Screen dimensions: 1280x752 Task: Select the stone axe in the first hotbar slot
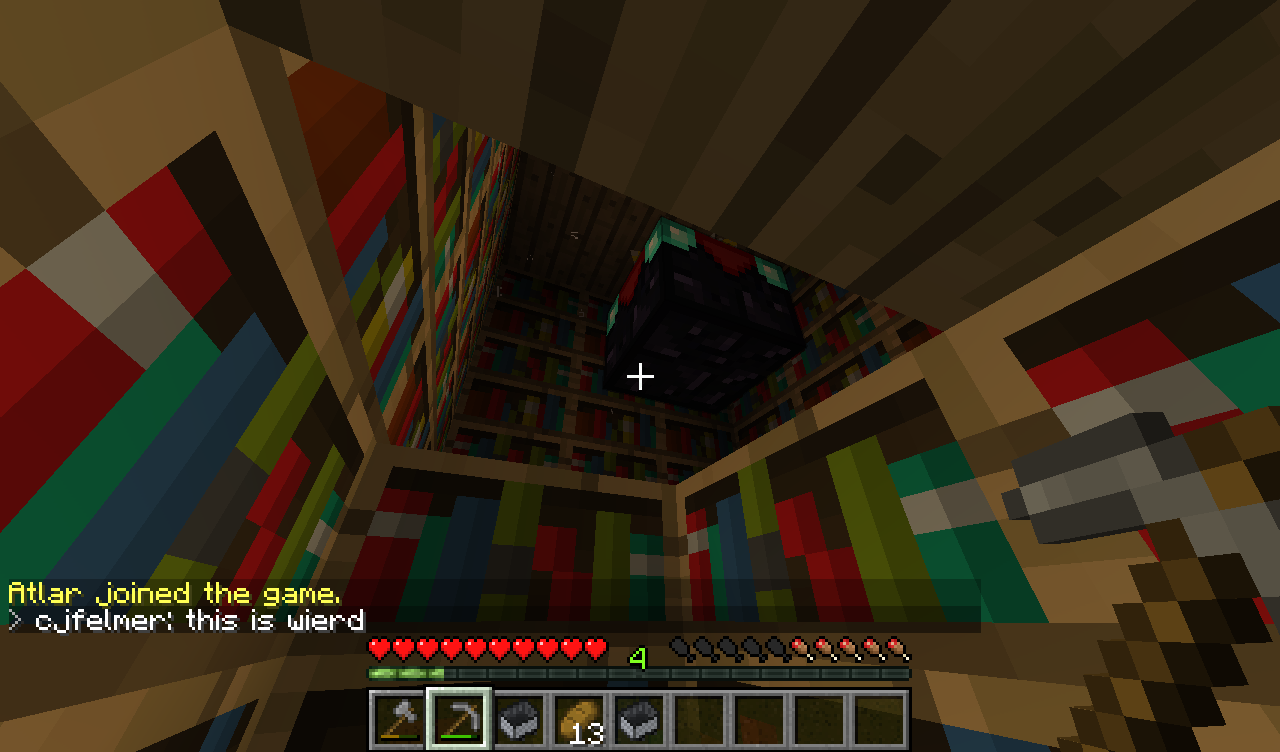click(x=399, y=719)
